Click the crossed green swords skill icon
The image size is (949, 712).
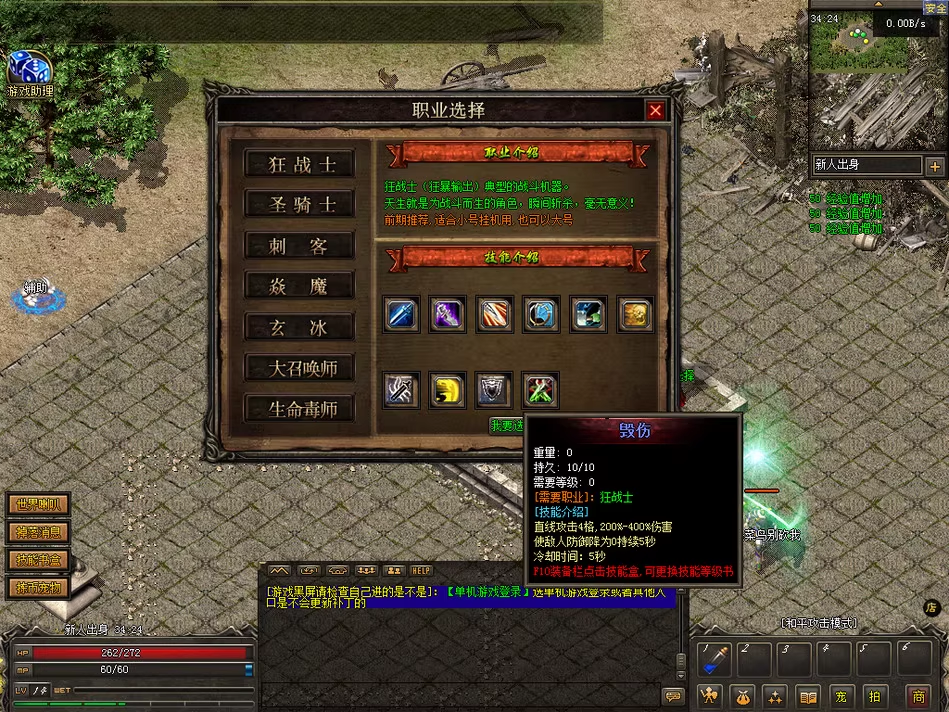click(x=541, y=391)
